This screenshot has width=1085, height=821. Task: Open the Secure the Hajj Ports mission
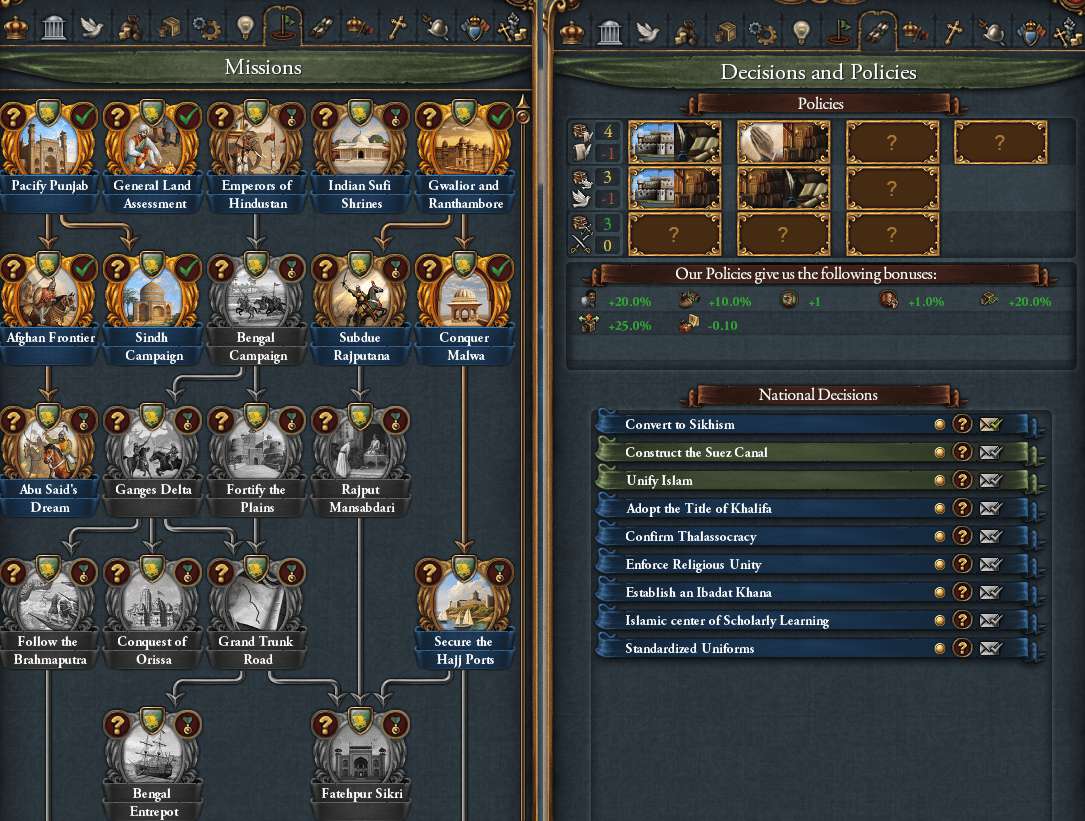tap(465, 608)
